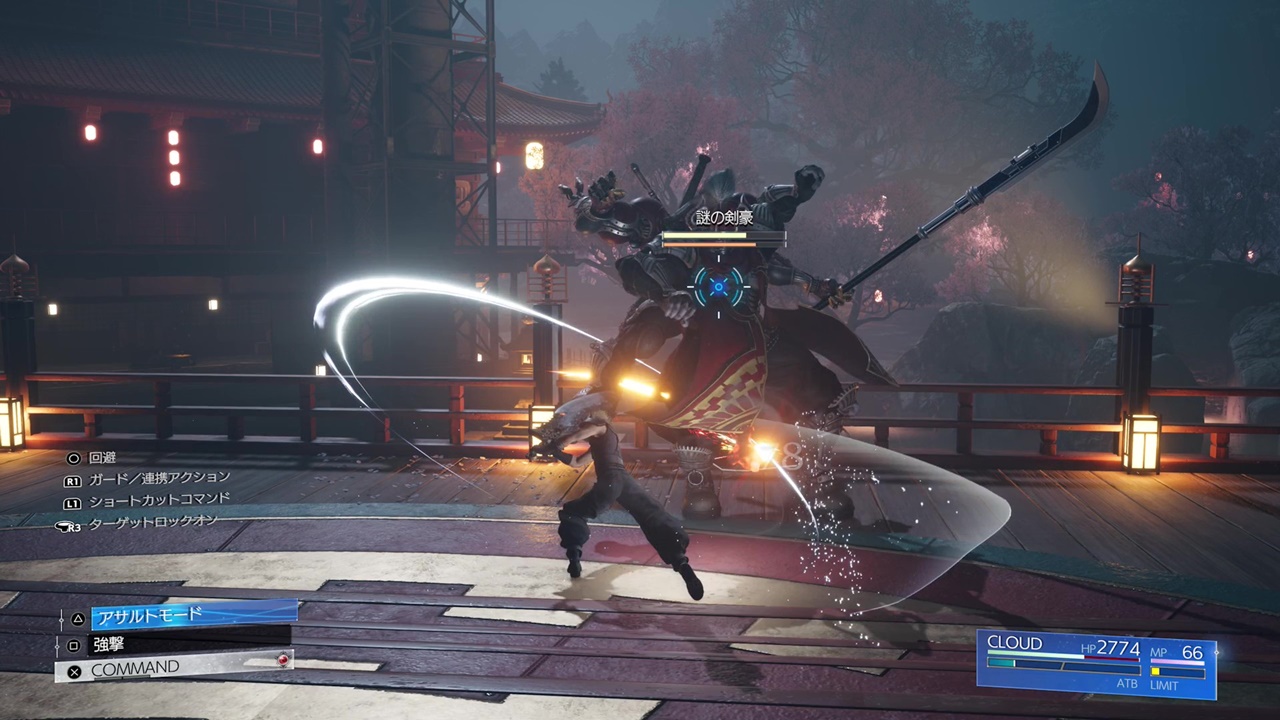Click the blue lock-on target reticle
Image resolution: width=1280 pixels, height=720 pixels.
coord(717,288)
